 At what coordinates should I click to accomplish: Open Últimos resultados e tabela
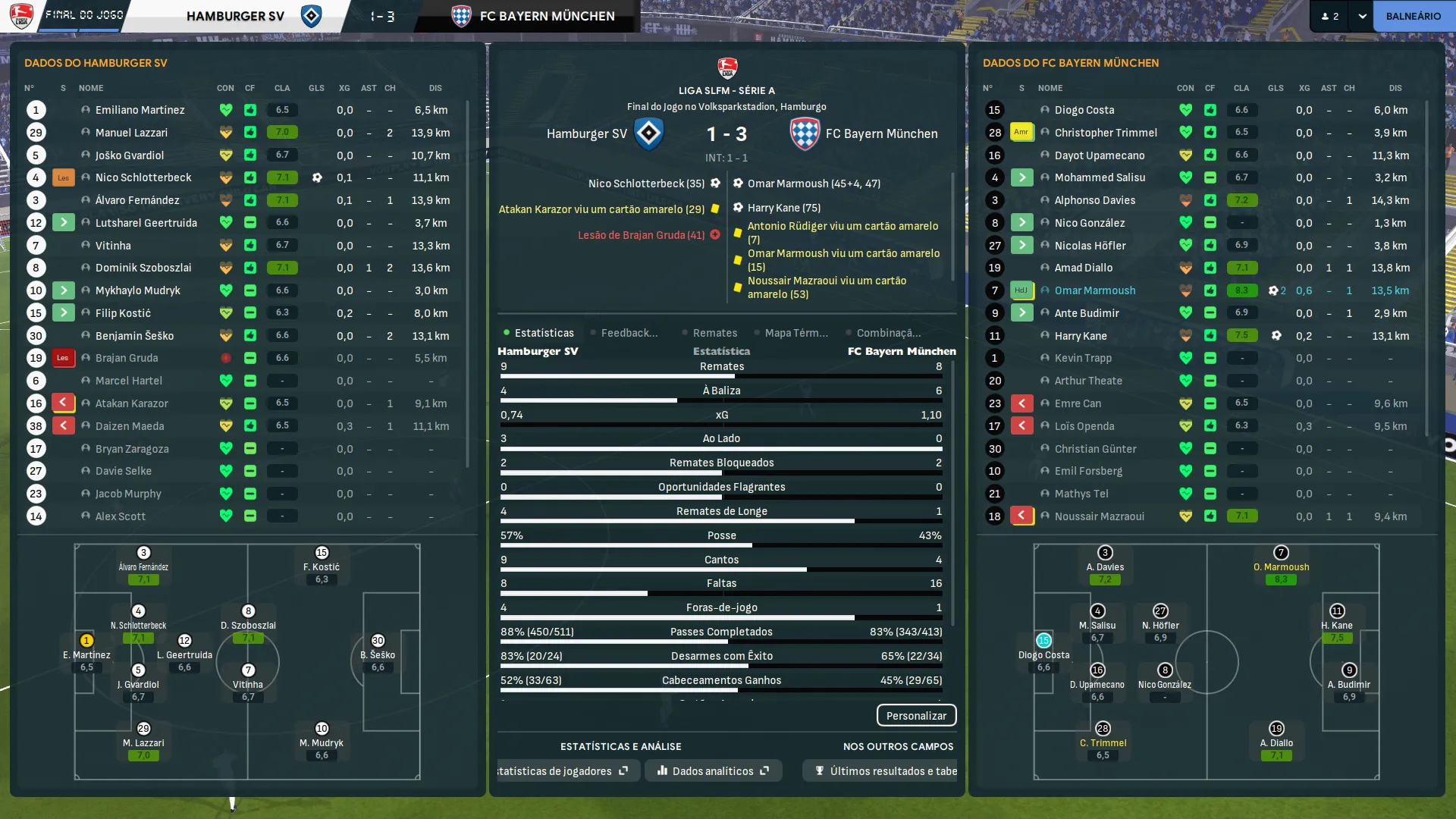coord(886,771)
